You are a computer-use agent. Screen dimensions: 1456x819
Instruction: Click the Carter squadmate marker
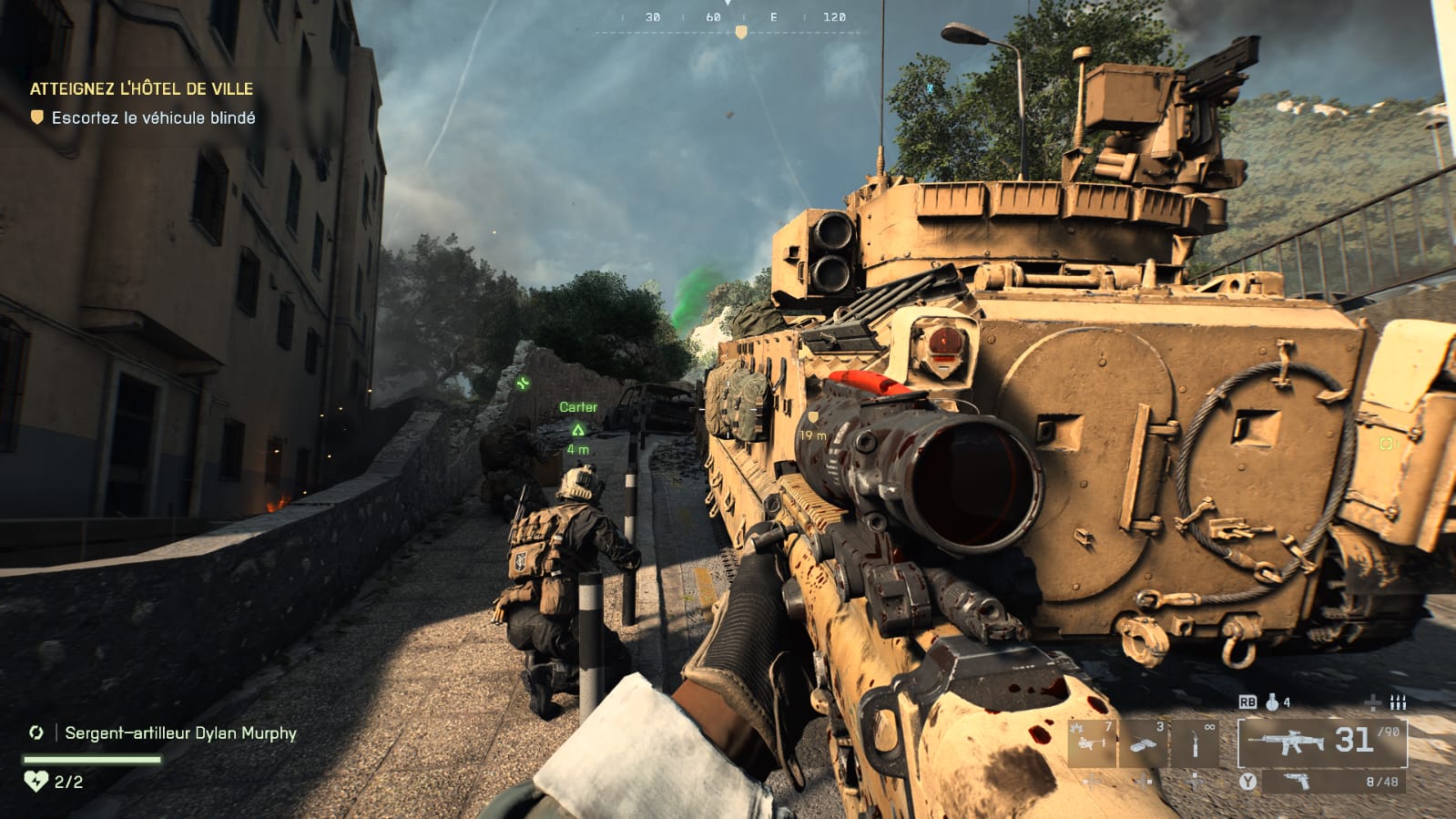click(577, 429)
